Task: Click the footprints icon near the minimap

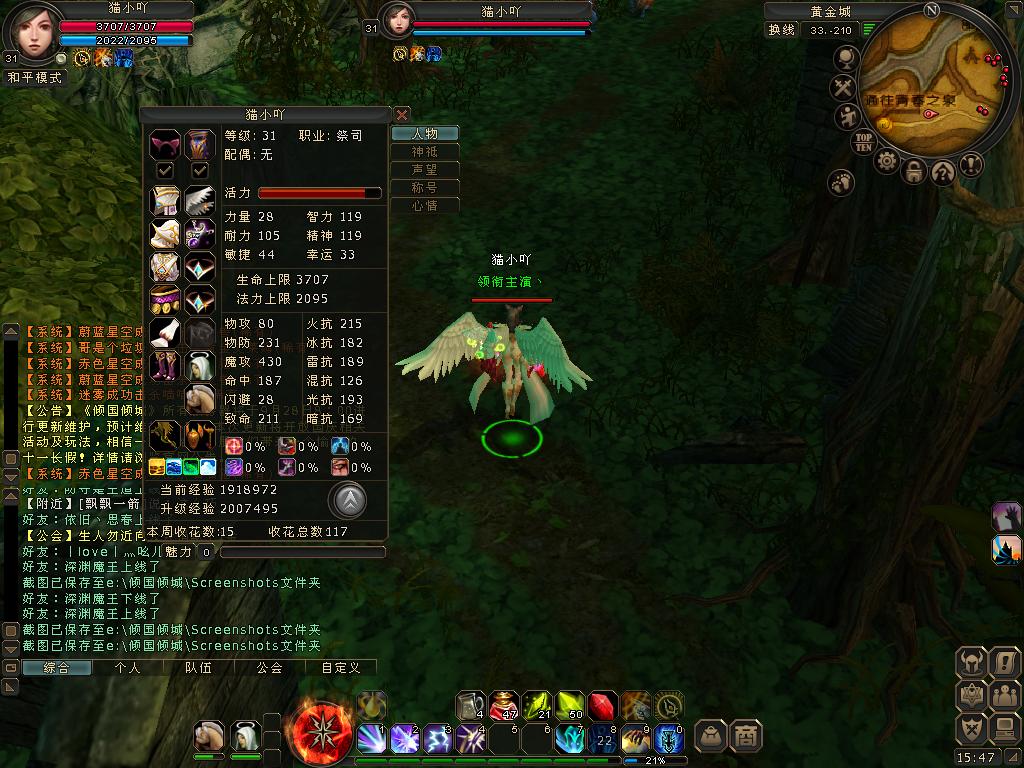Action: coord(842,182)
